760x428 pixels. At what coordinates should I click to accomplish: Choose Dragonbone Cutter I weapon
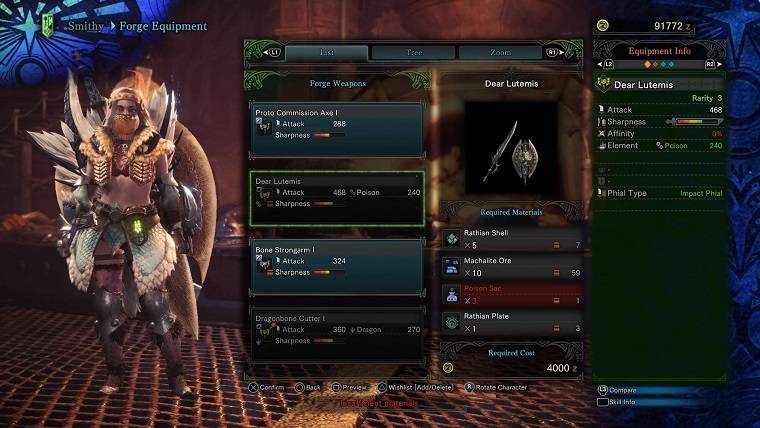pyautogui.click(x=336, y=334)
